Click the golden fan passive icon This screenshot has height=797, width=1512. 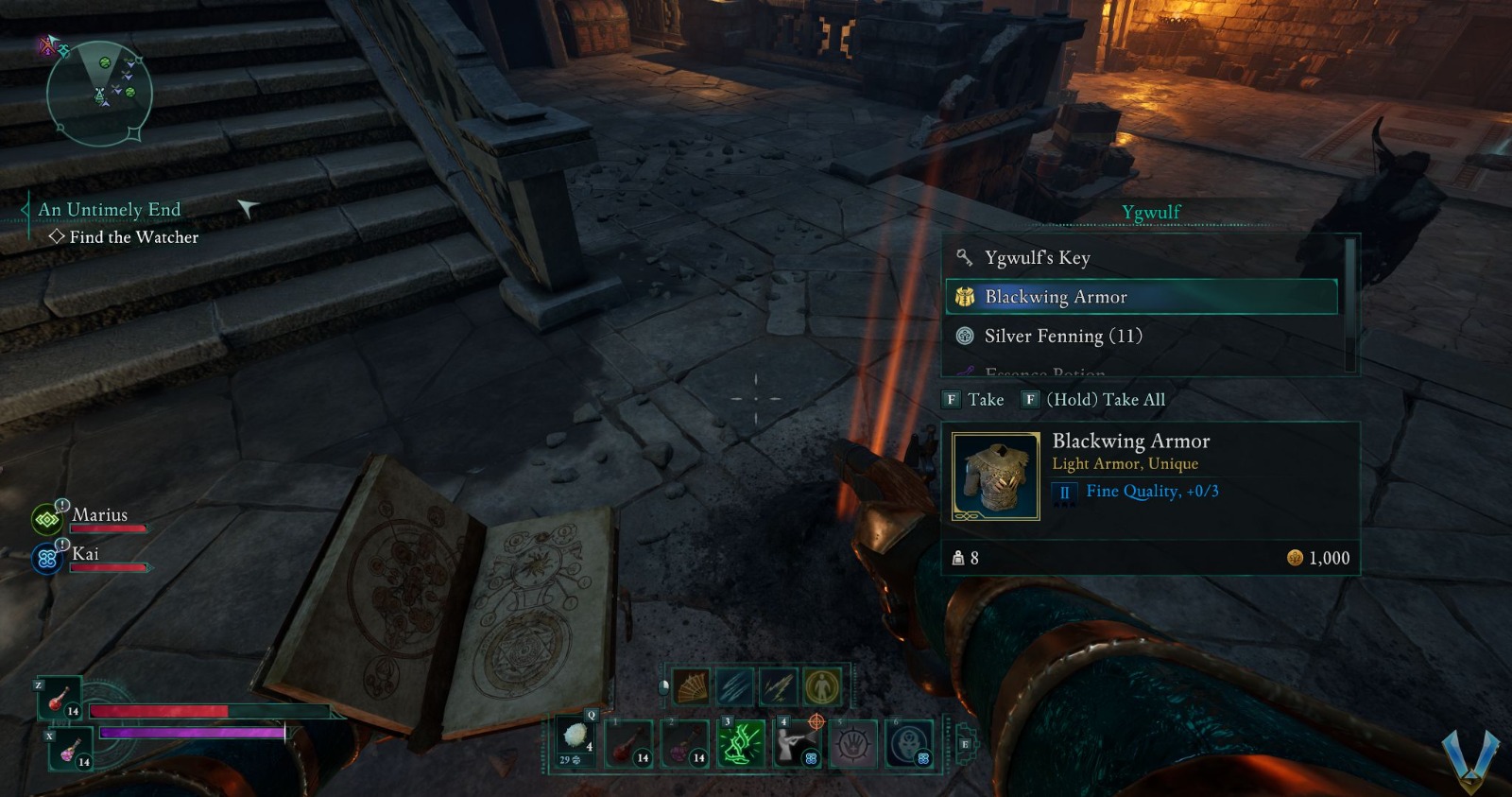point(691,686)
